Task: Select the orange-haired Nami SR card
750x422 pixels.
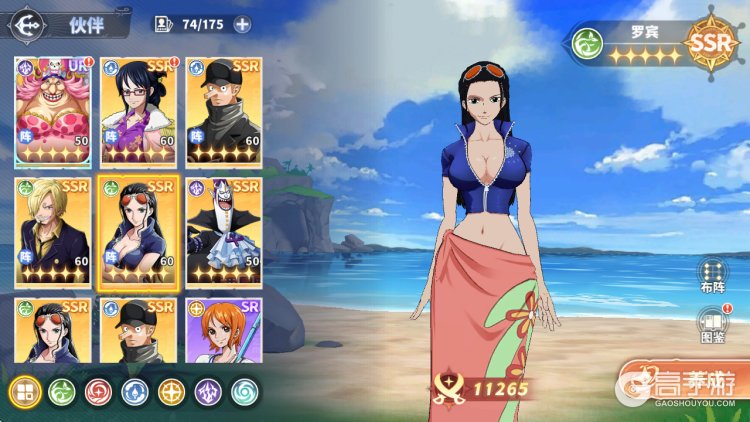Action: click(x=224, y=330)
